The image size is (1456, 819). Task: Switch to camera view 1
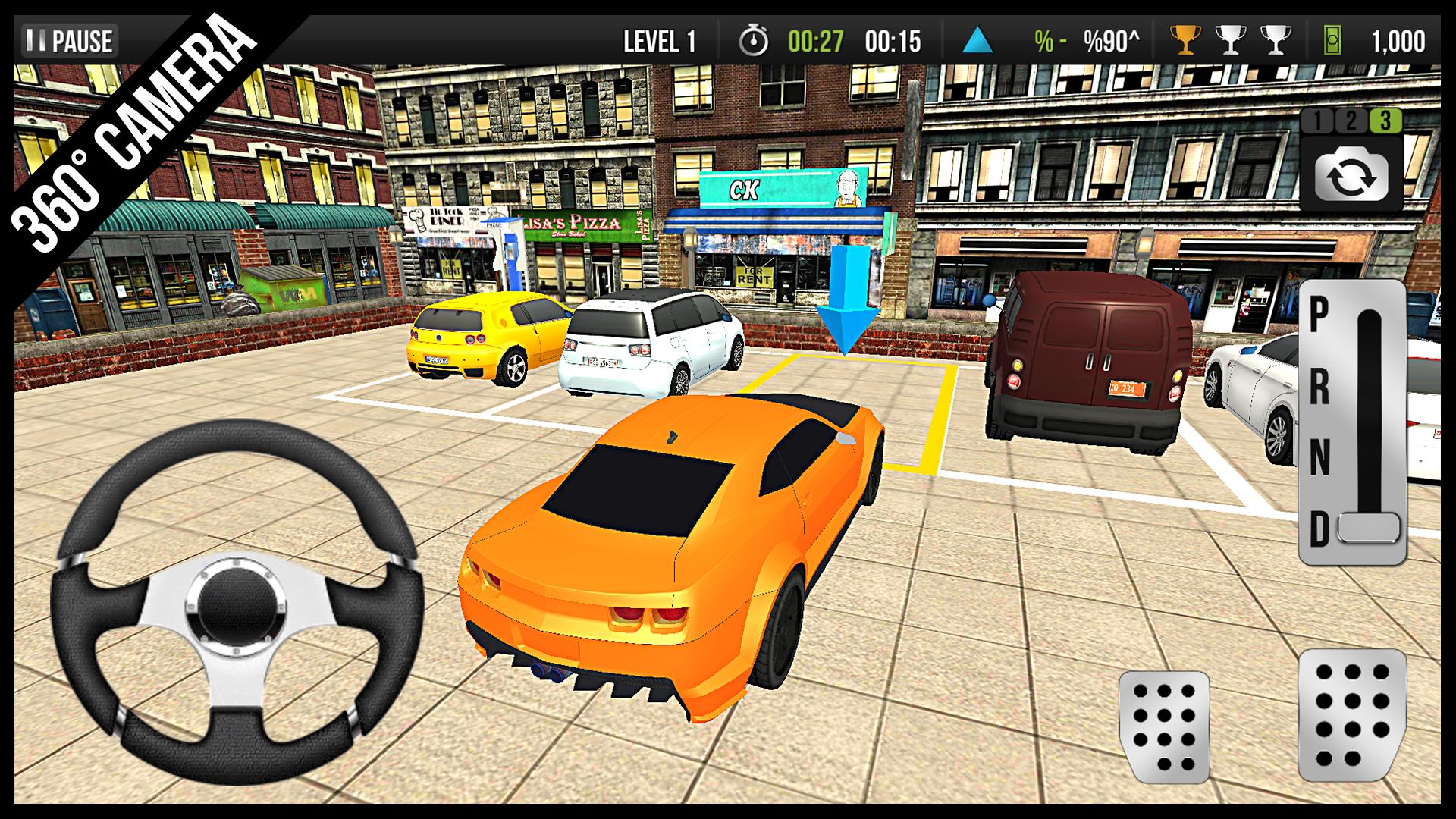tap(1317, 121)
